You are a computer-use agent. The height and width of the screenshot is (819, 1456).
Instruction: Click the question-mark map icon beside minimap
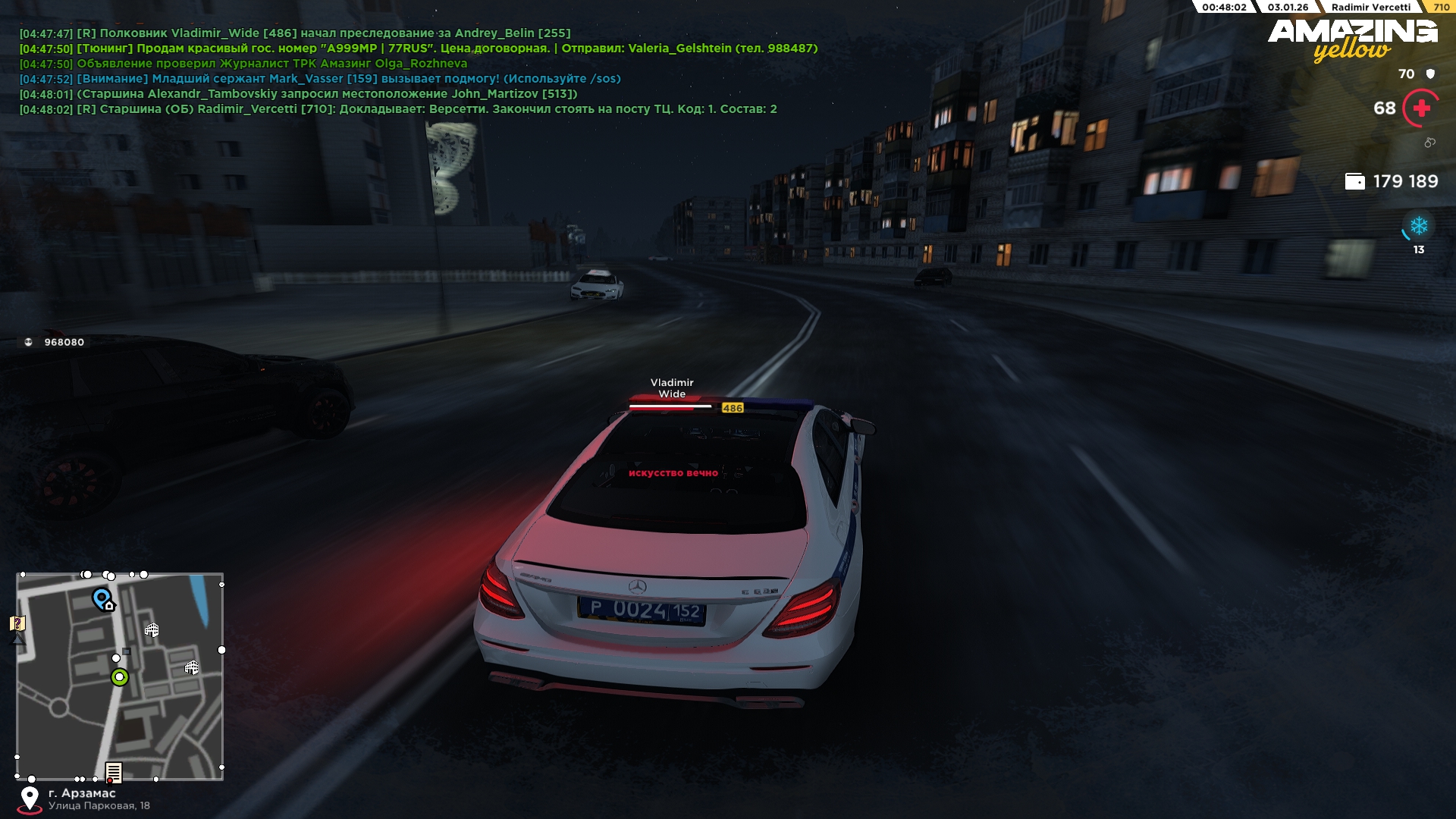(17, 623)
